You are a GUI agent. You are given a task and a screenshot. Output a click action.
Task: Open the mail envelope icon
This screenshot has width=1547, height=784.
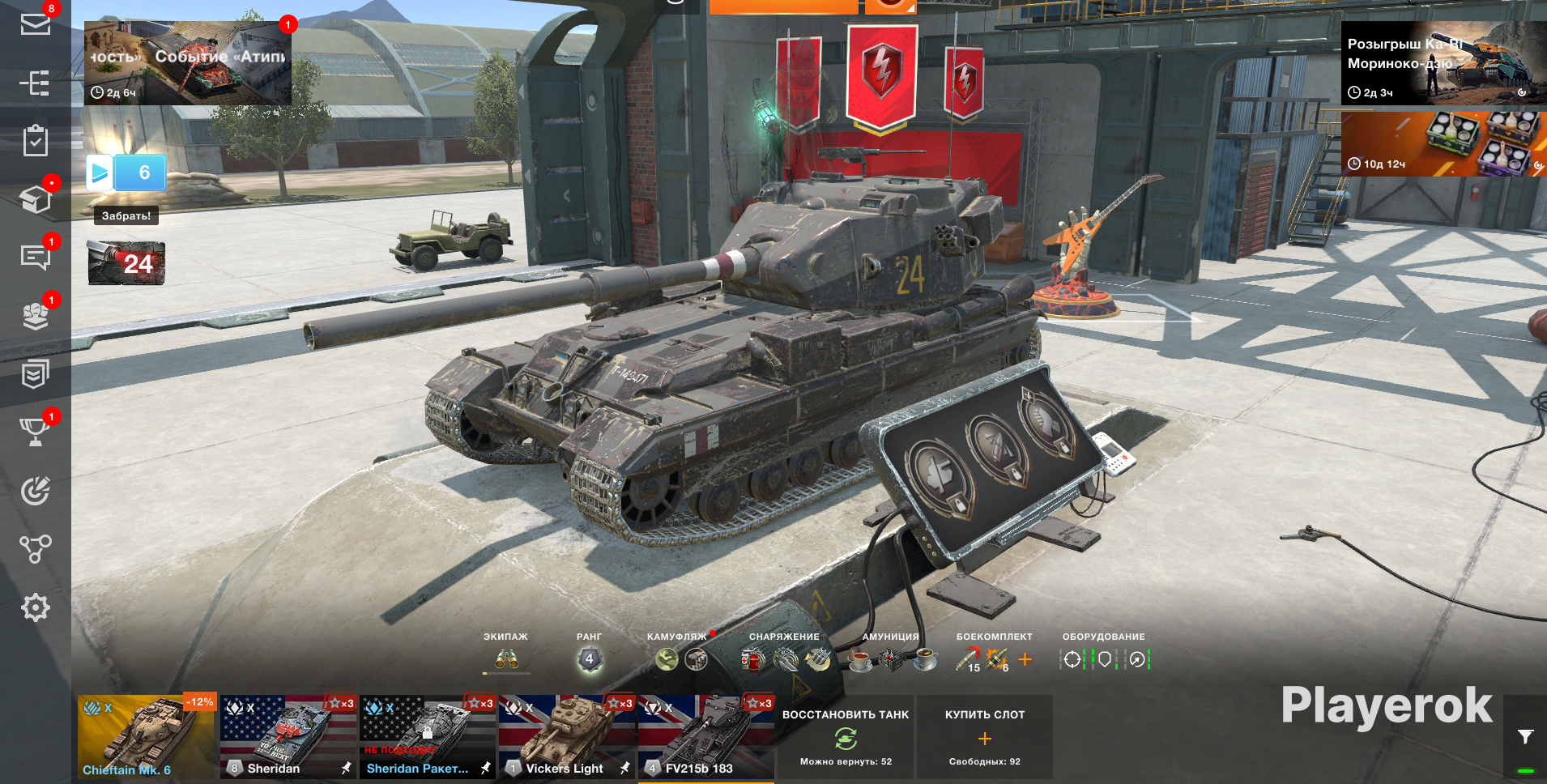click(35, 23)
